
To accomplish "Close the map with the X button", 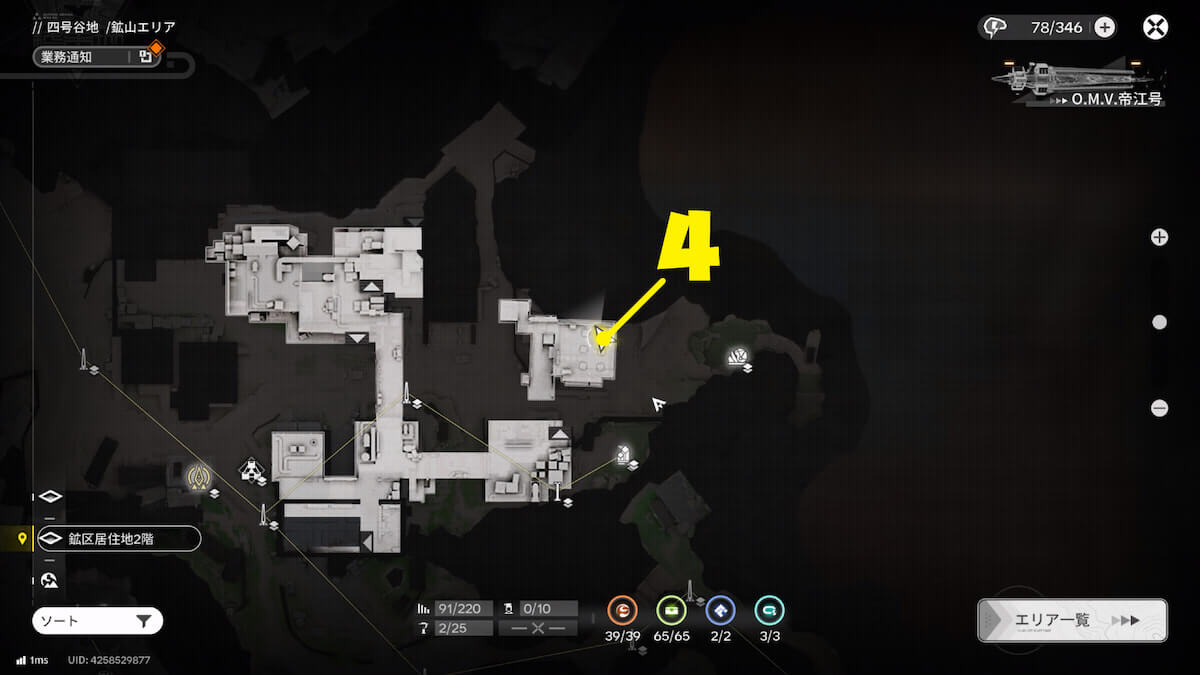I will click(1155, 27).
